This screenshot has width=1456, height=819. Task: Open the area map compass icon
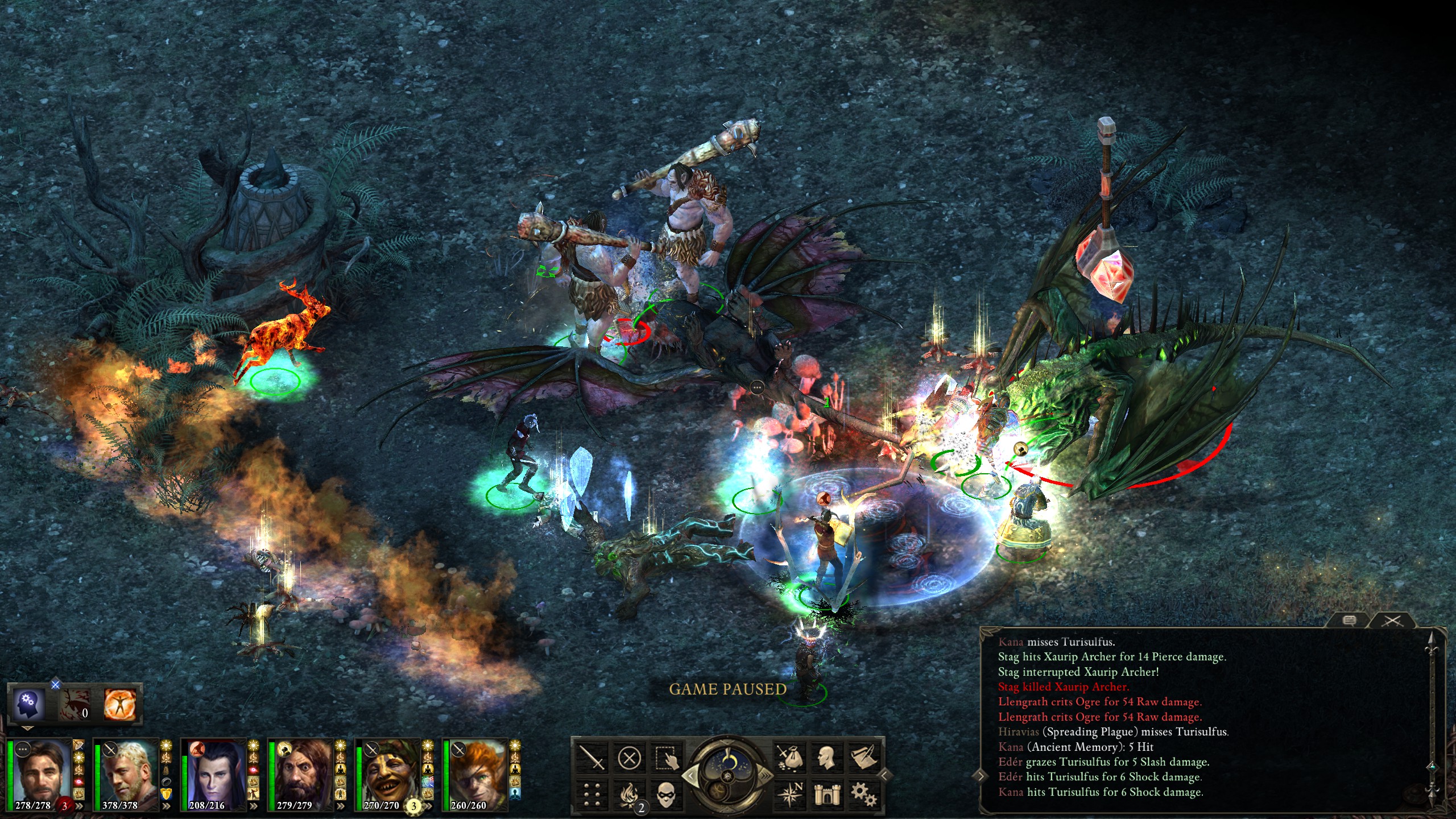click(789, 795)
